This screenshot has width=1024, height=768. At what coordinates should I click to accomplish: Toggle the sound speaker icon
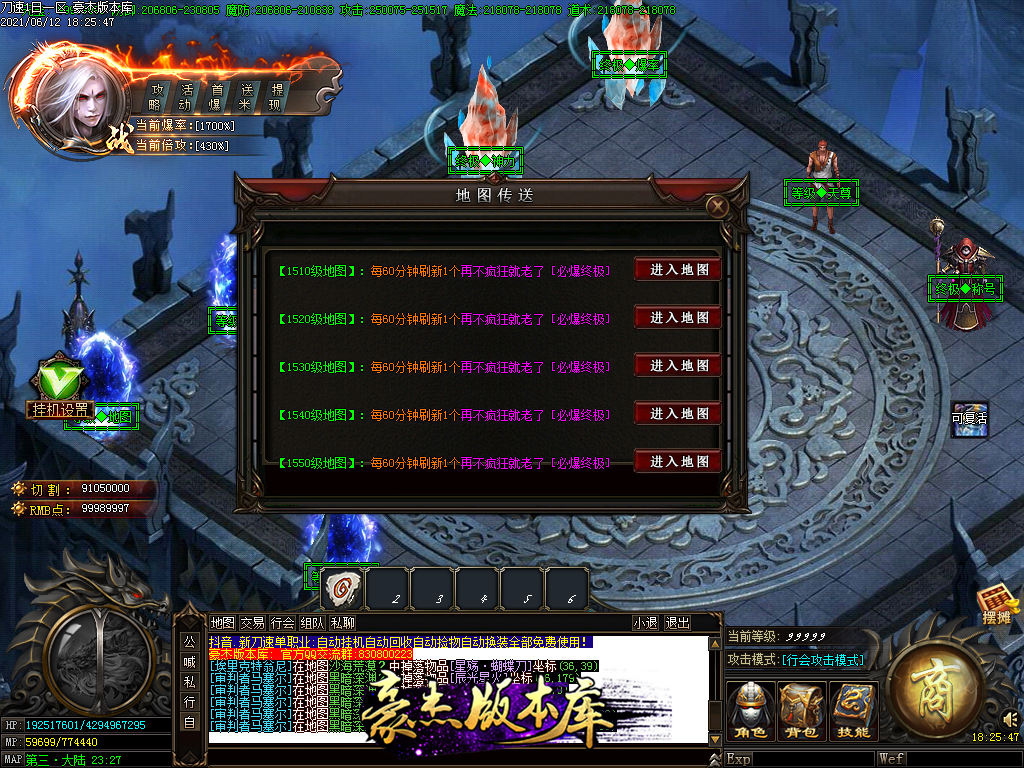(1010, 718)
